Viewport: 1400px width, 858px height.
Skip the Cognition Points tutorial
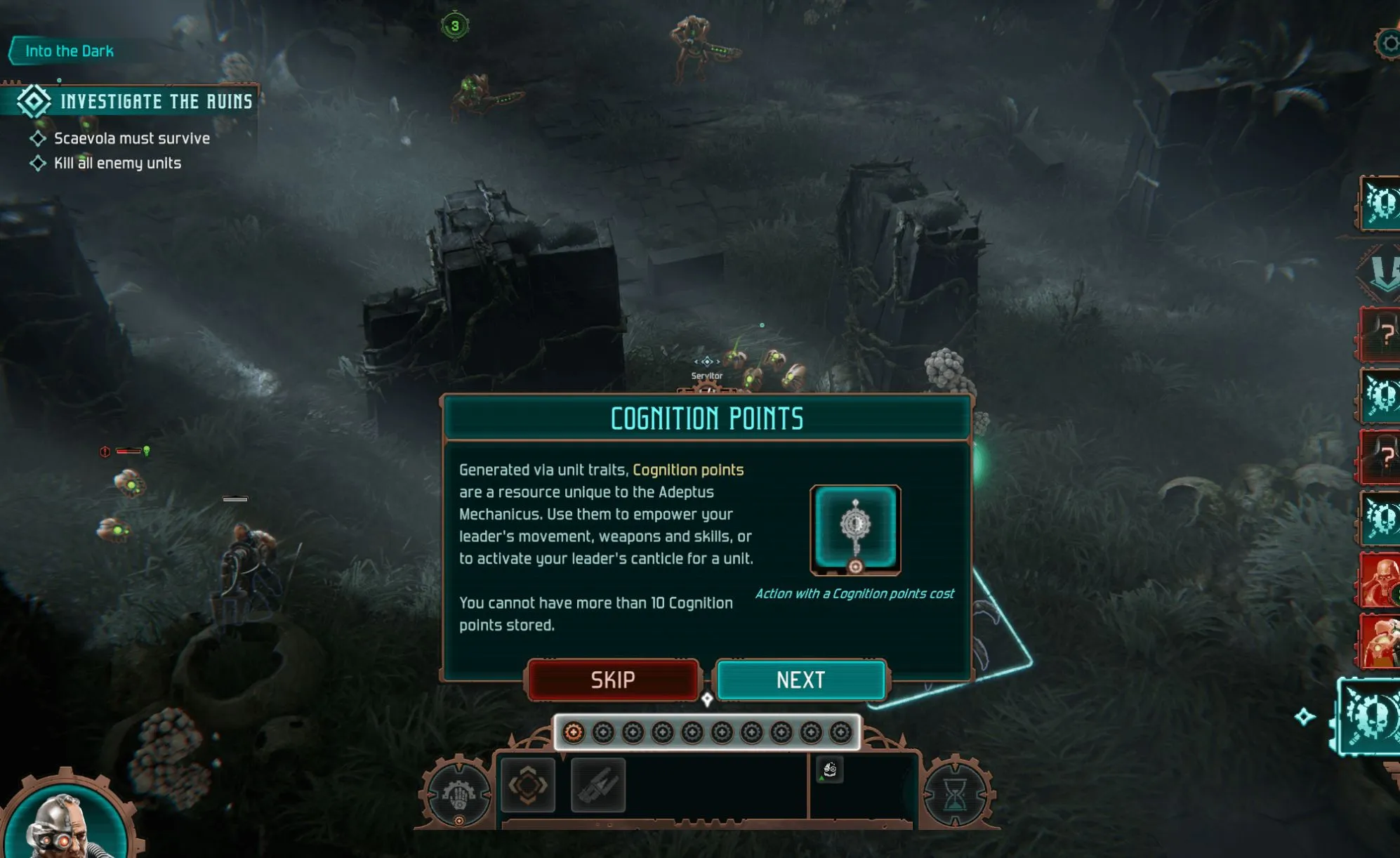point(613,680)
